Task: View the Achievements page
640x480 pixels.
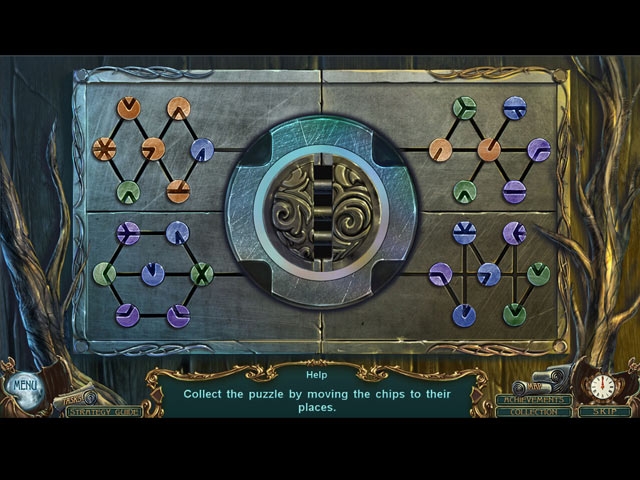Action: click(533, 399)
